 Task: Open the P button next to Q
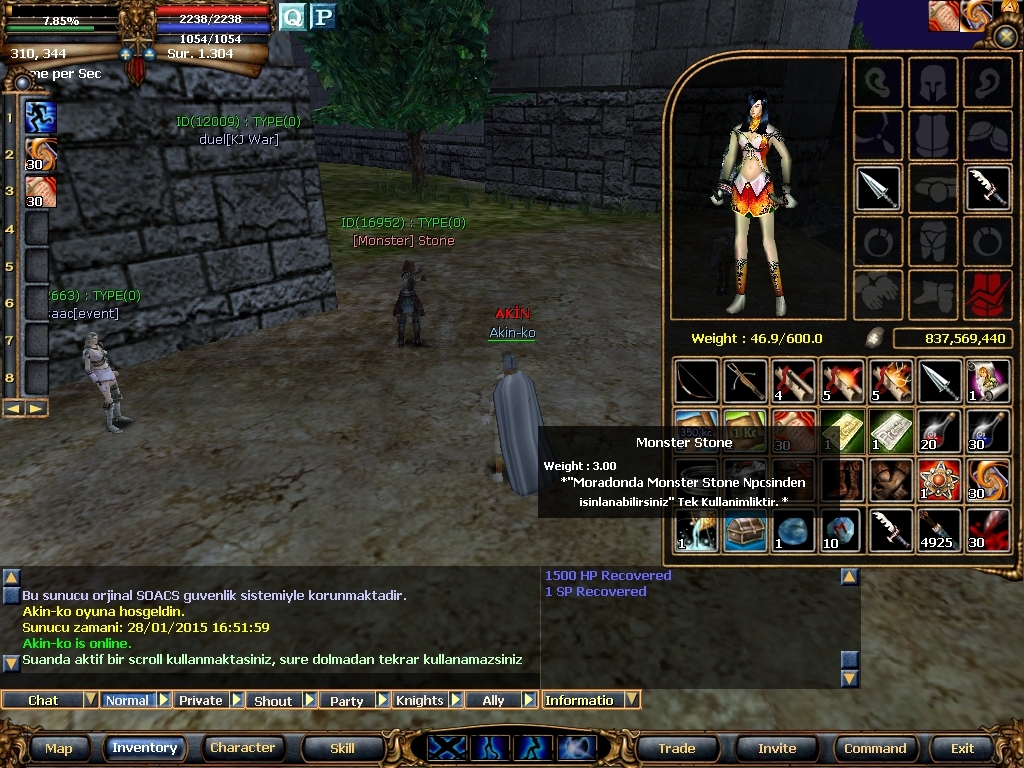[x=322, y=16]
